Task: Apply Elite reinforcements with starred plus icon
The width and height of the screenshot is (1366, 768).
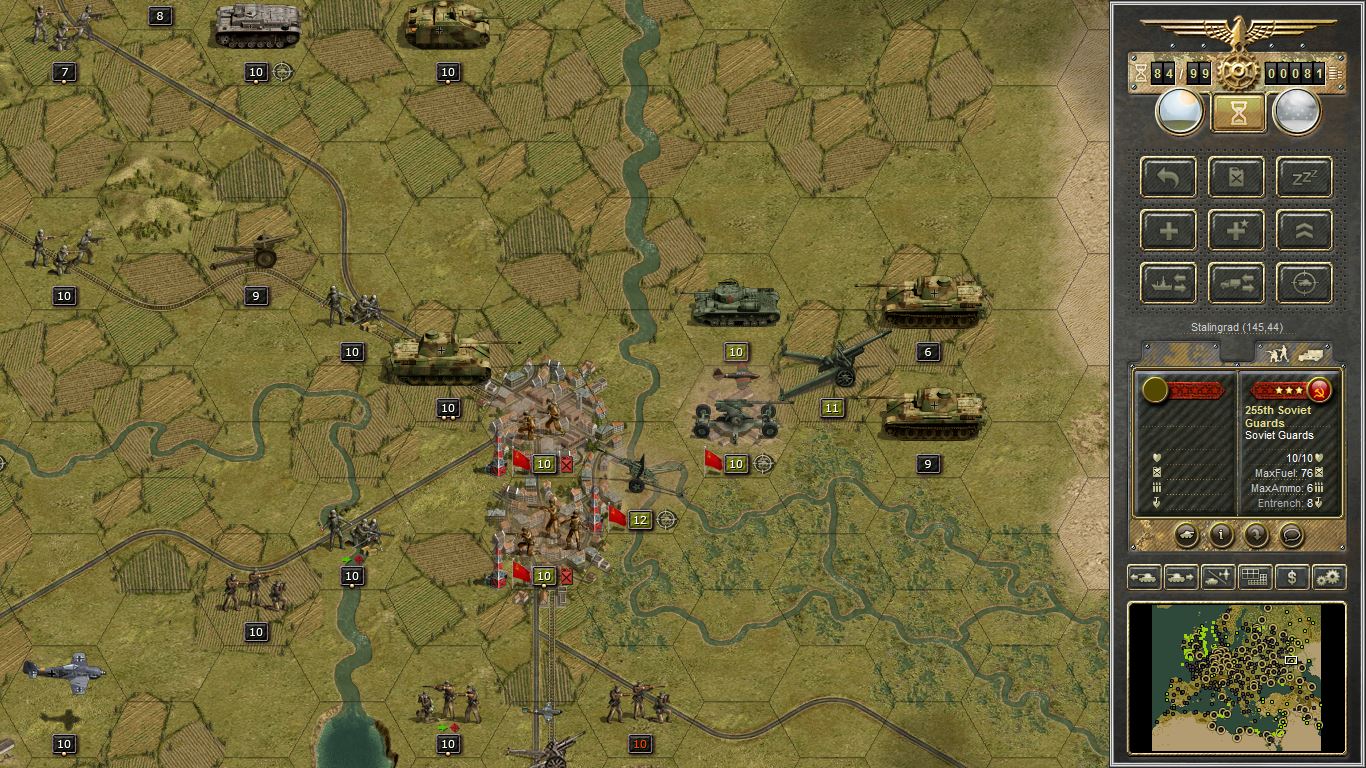Action: click(x=1236, y=230)
